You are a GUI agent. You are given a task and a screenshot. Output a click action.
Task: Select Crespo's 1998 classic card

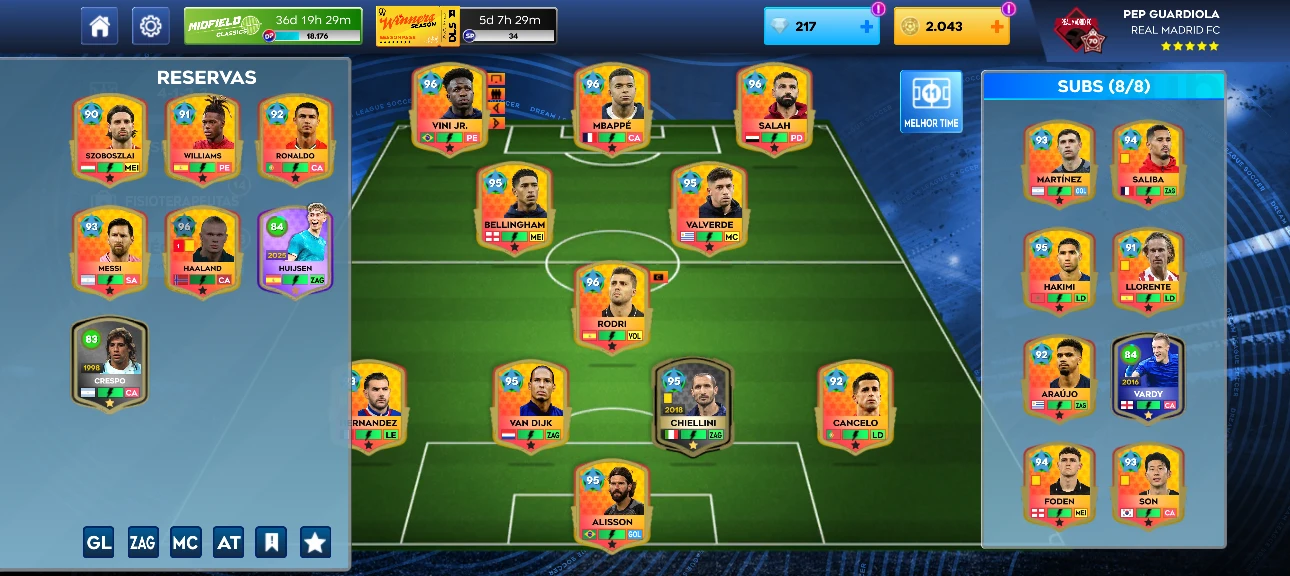(x=110, y=362)
